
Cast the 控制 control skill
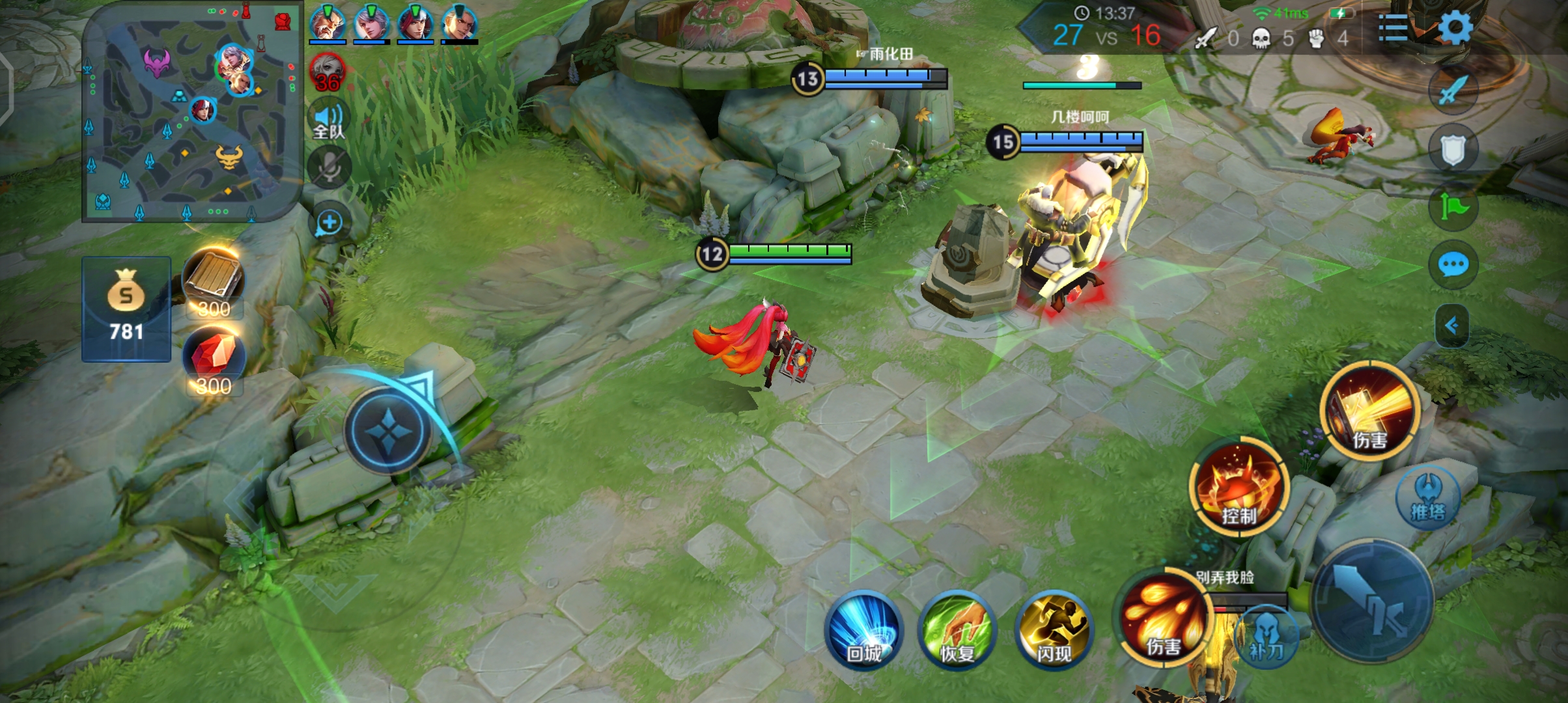1239,488
